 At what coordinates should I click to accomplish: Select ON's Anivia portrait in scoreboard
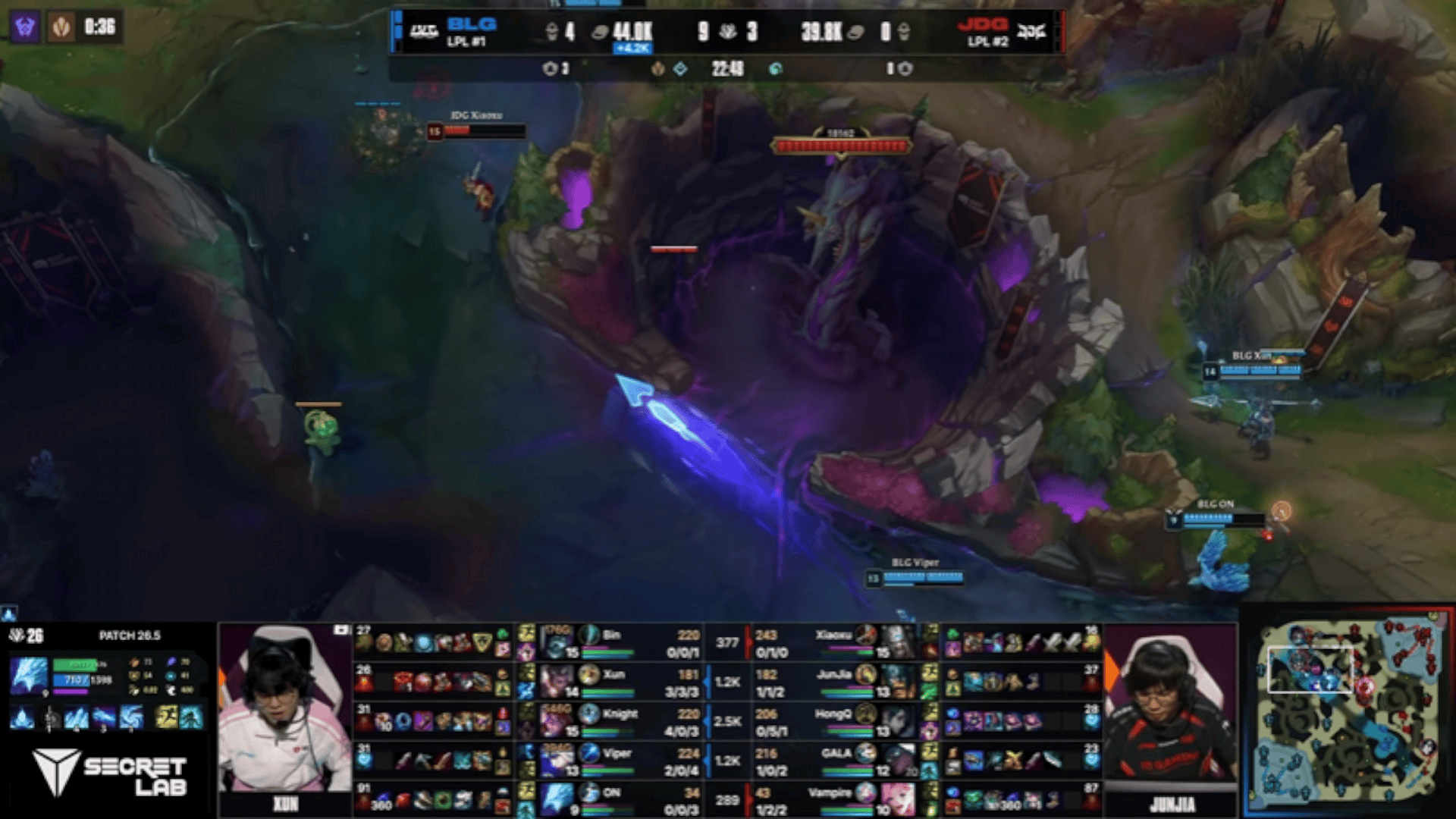(x=557, y=799)
